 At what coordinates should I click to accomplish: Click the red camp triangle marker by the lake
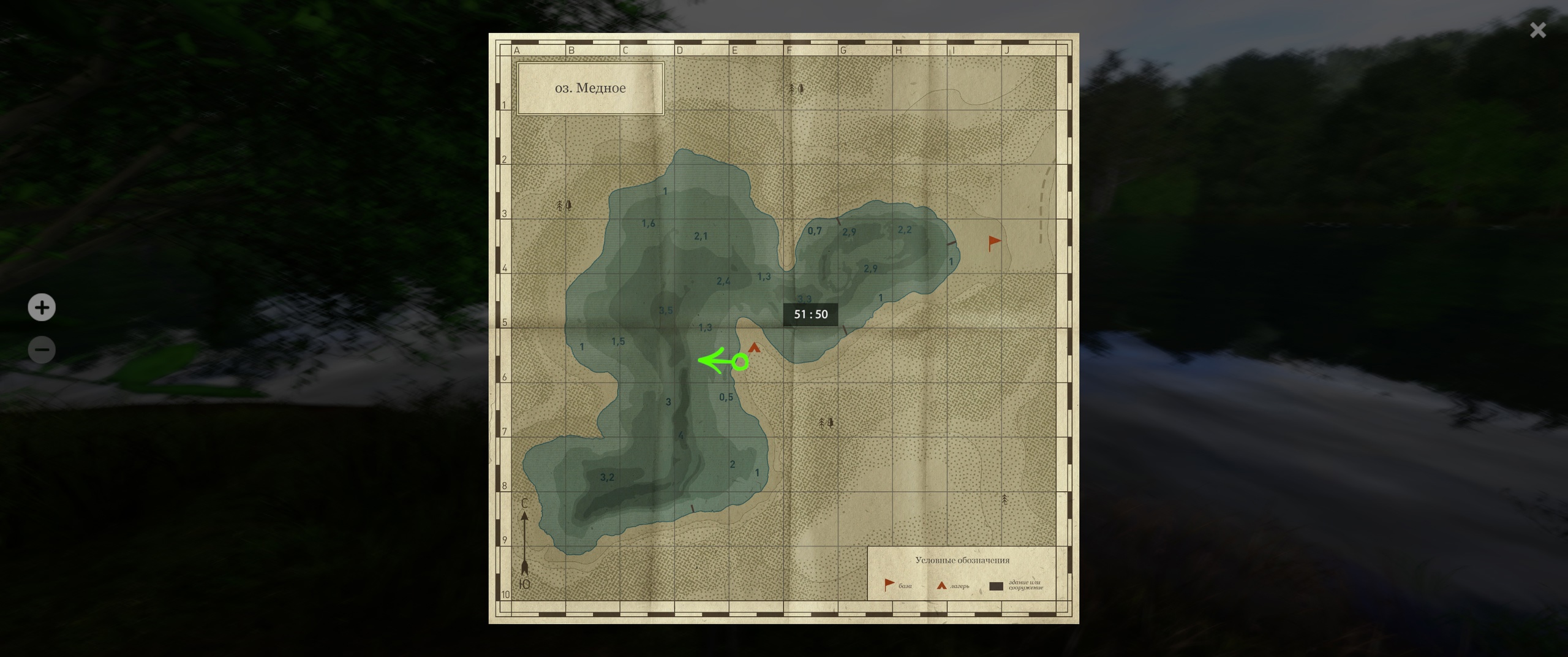coord(754,347)
